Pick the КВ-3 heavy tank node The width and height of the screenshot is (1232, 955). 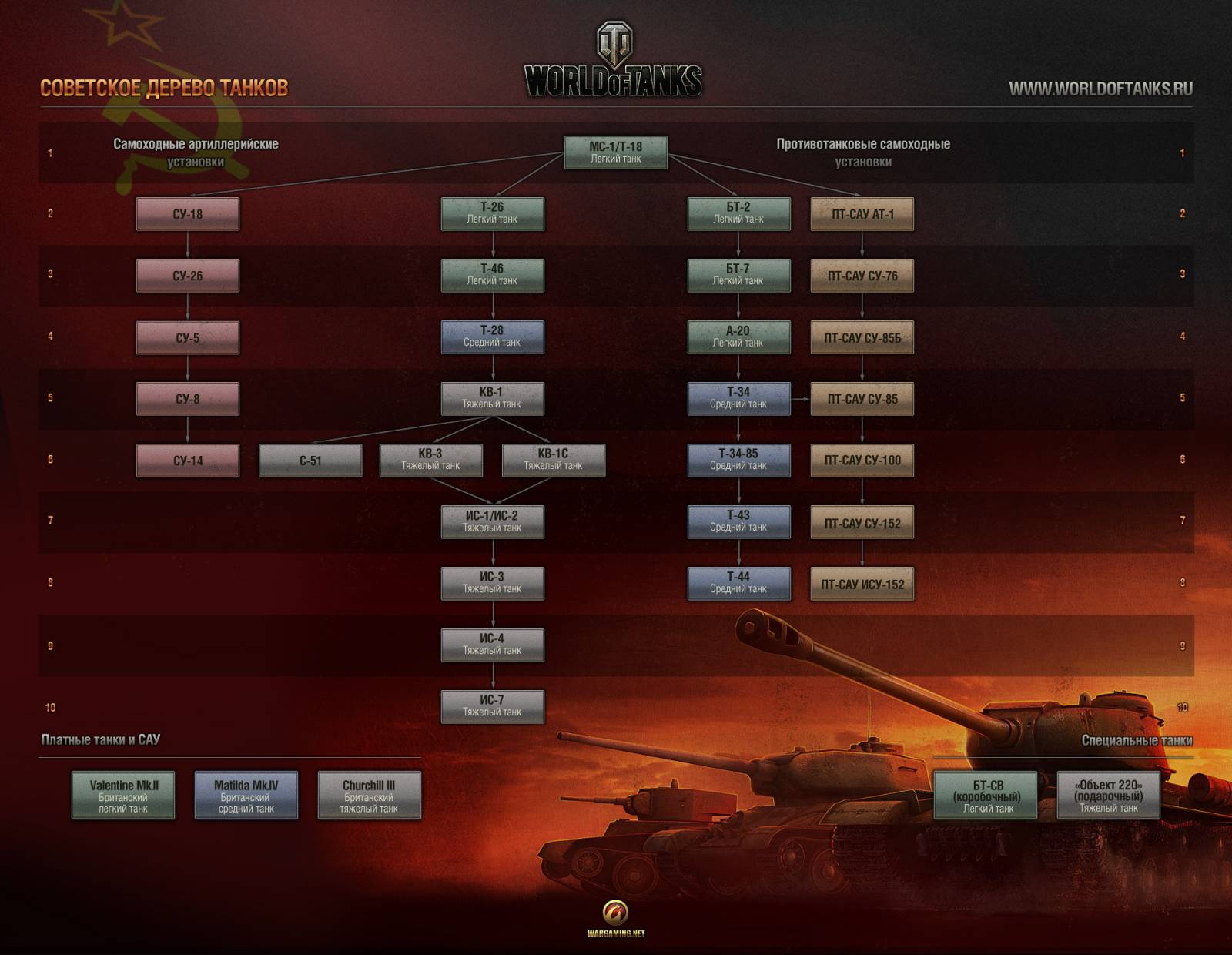430,460
